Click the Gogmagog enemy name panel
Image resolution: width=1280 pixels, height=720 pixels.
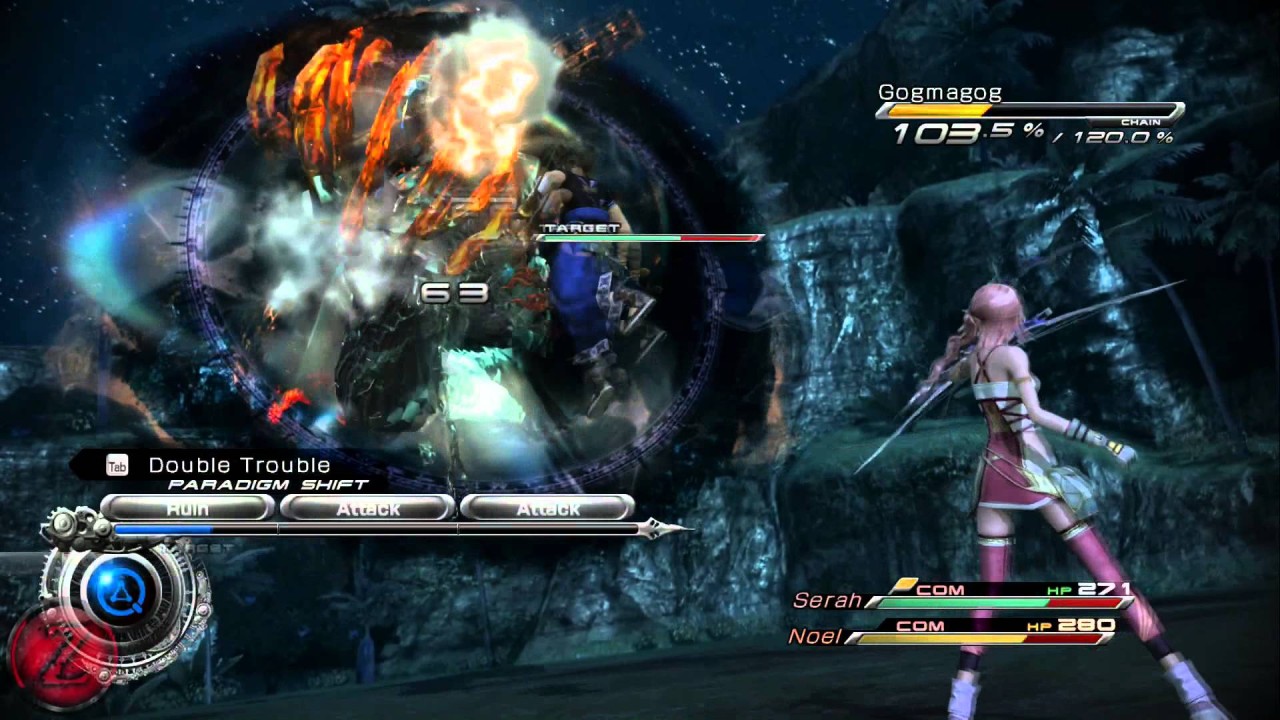click(1030, 110)
